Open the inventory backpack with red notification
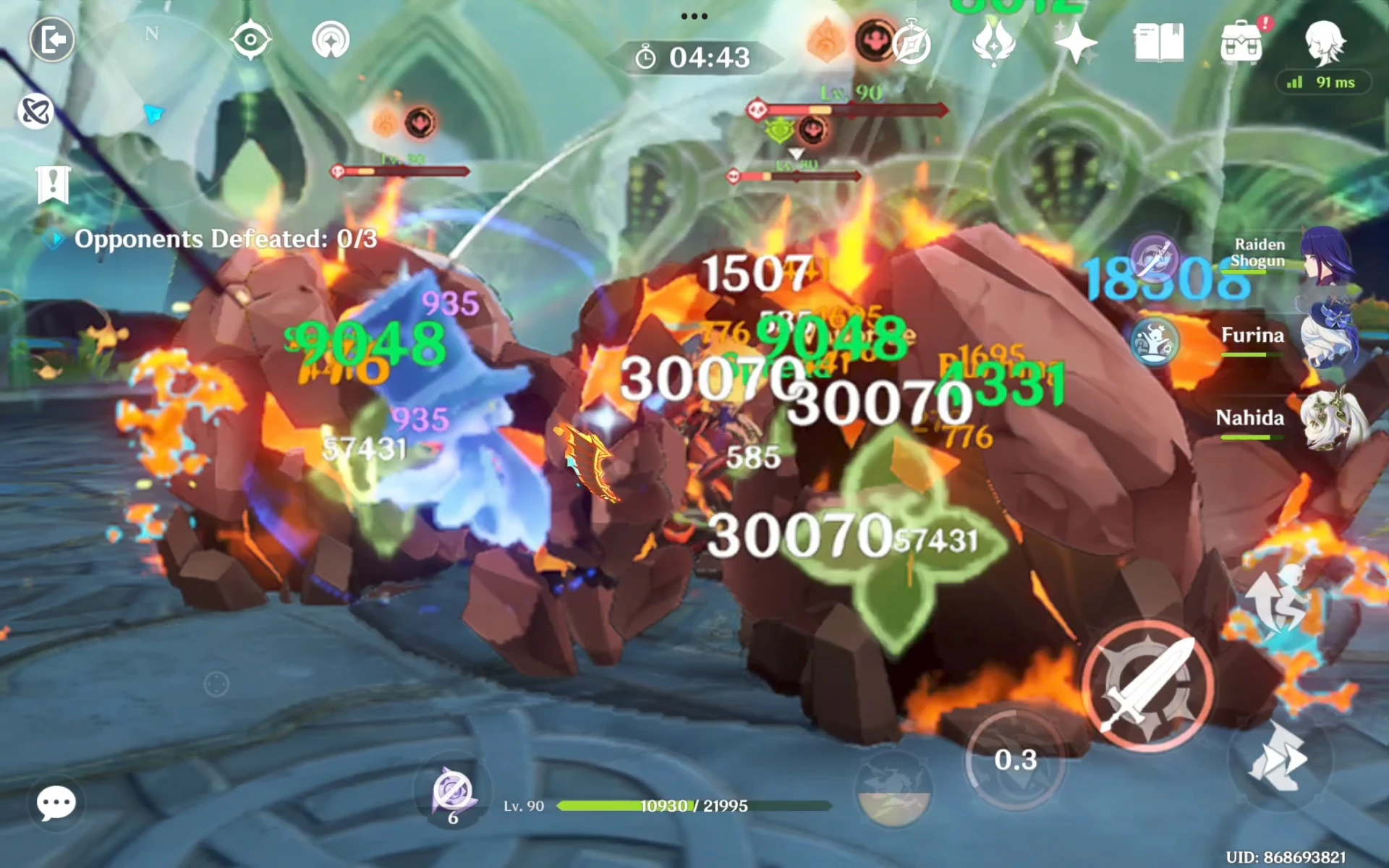Viewport: 1389px width, 868px height. pos(1241,41)
